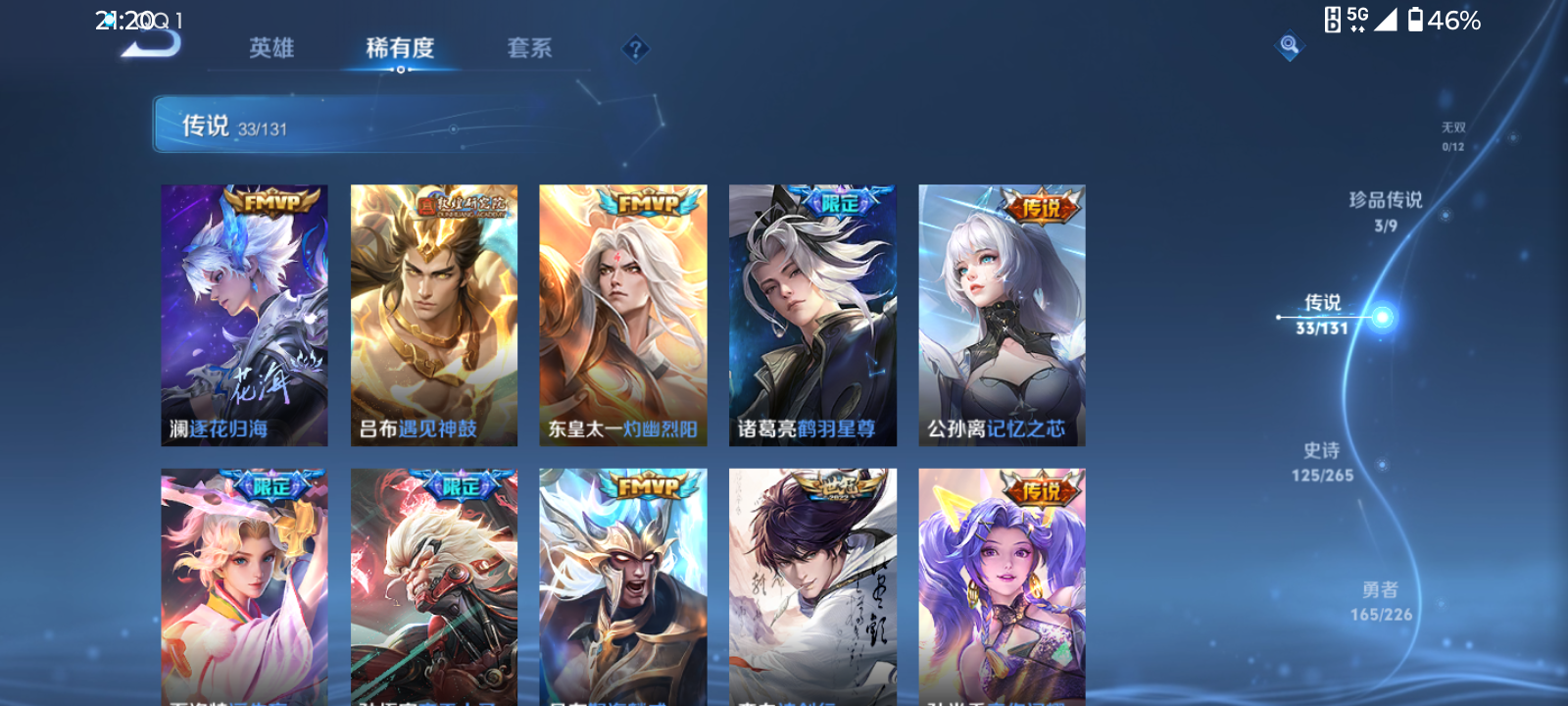Open the 澜逐花归海 skin thumbnail
Image resolution: width=1568 pixels, height=706 pixels.
click(x=244, y=314)
